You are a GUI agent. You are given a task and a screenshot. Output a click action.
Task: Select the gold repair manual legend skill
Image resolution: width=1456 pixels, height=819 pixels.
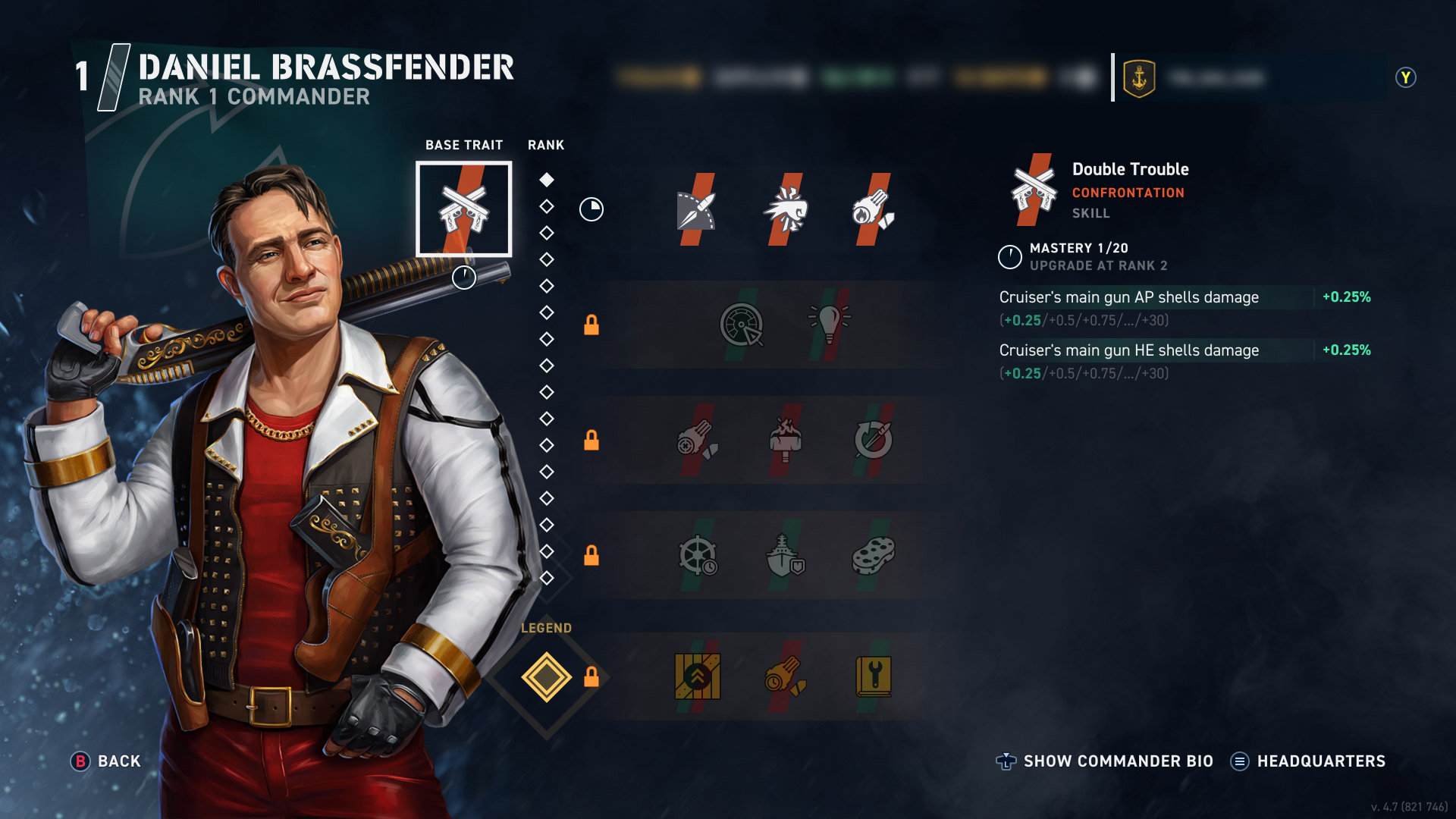[873, 676]
